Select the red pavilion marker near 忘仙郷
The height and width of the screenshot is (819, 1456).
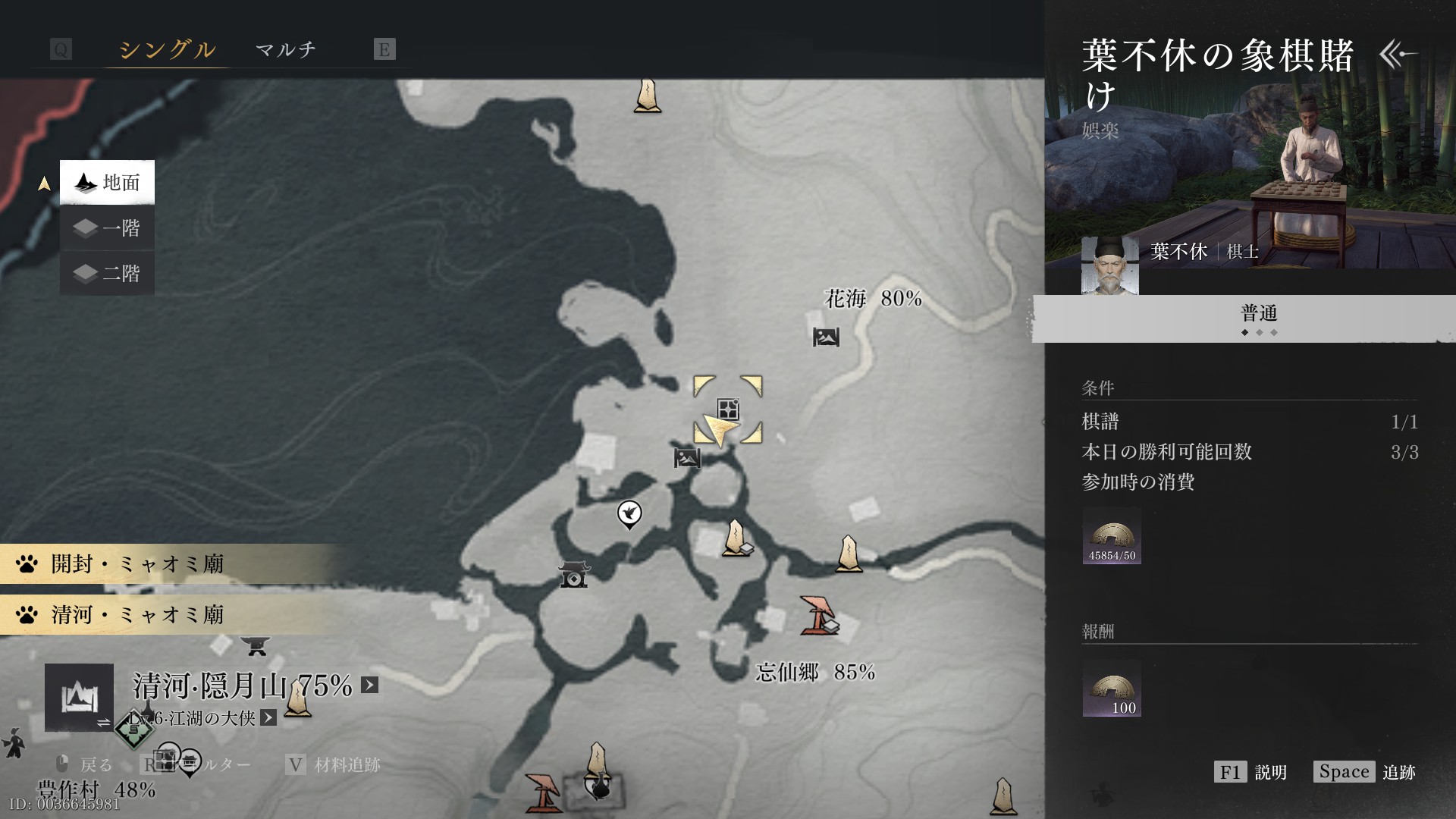[x=817, y=614]
